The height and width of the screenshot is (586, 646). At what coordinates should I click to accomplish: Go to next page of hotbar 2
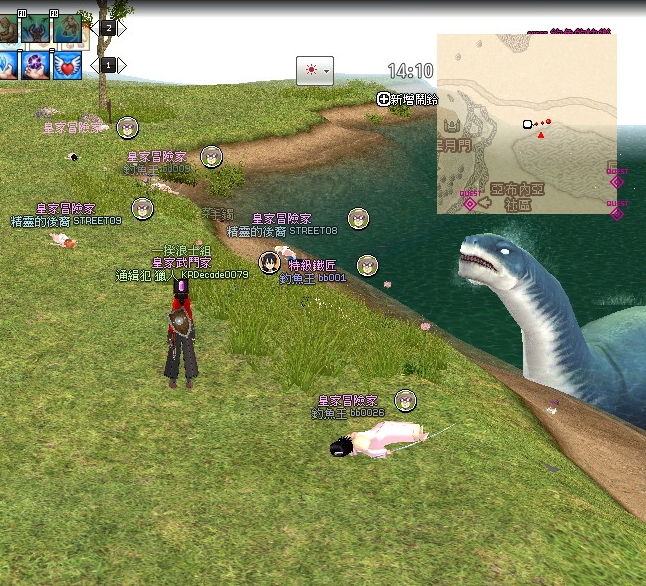point(122,28)
